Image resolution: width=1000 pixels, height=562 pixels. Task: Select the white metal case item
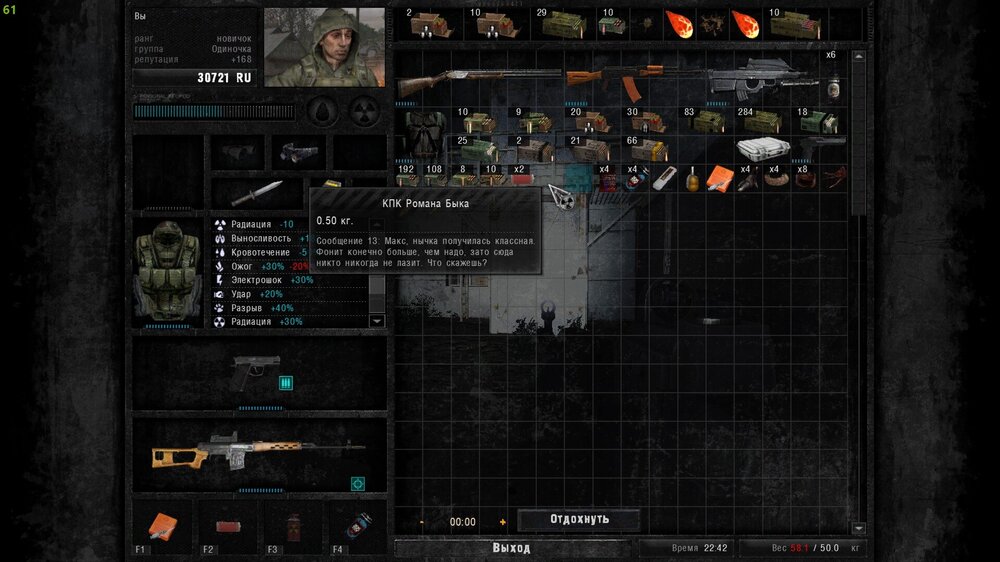tap(764, 149)
